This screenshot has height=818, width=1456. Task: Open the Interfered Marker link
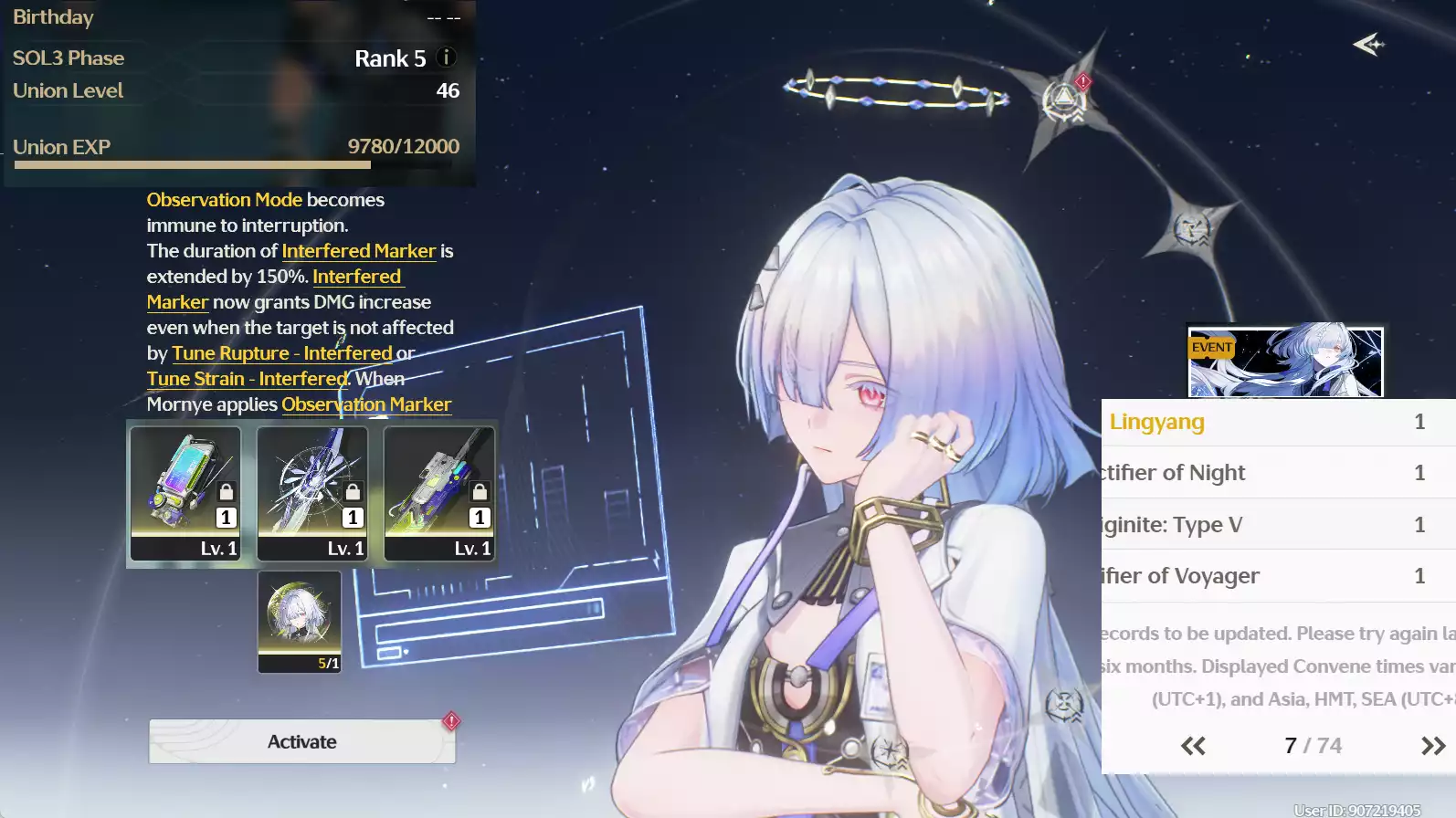coord(358,251)
